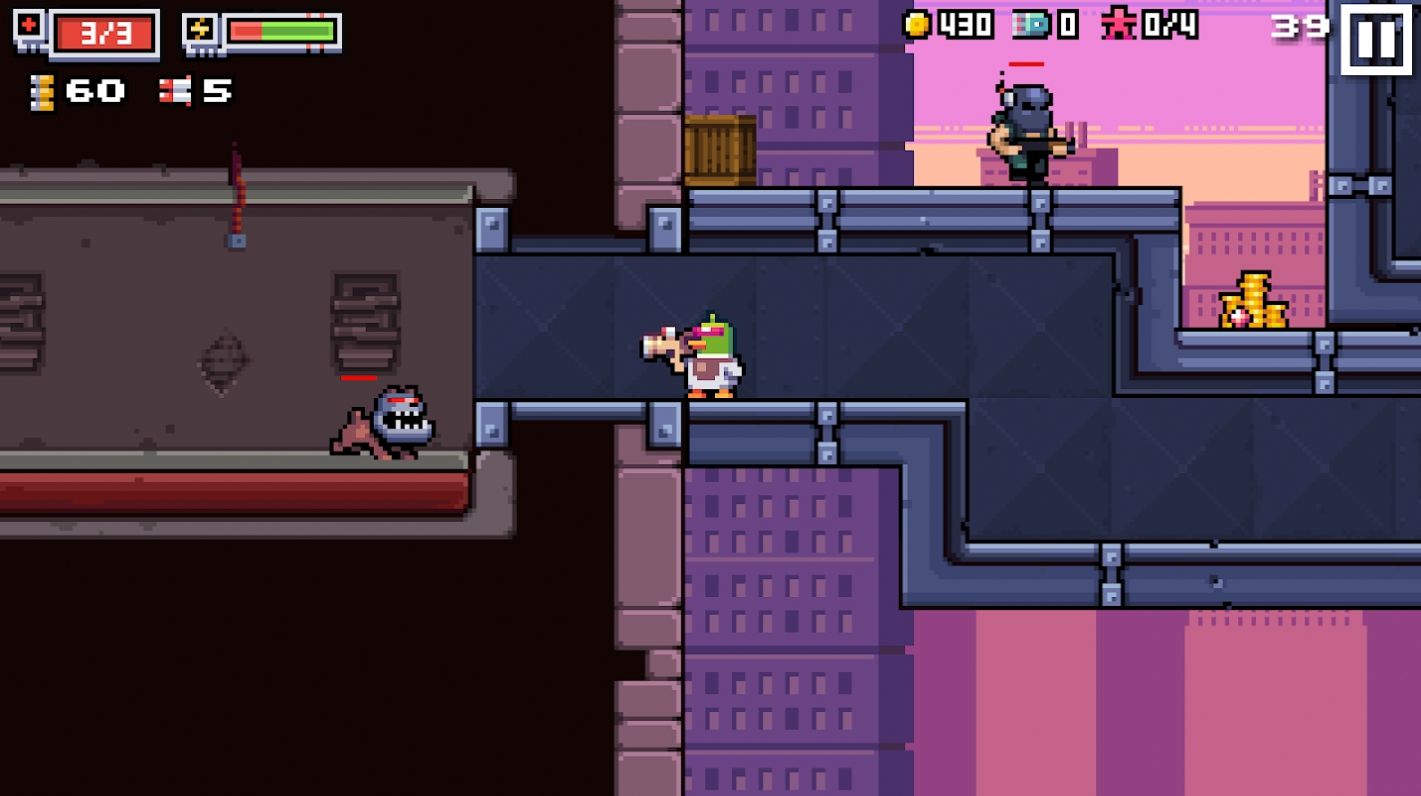Select the bullet ammo icon showing 60
The image size is (1421, 796).
(x=42, y=91)
